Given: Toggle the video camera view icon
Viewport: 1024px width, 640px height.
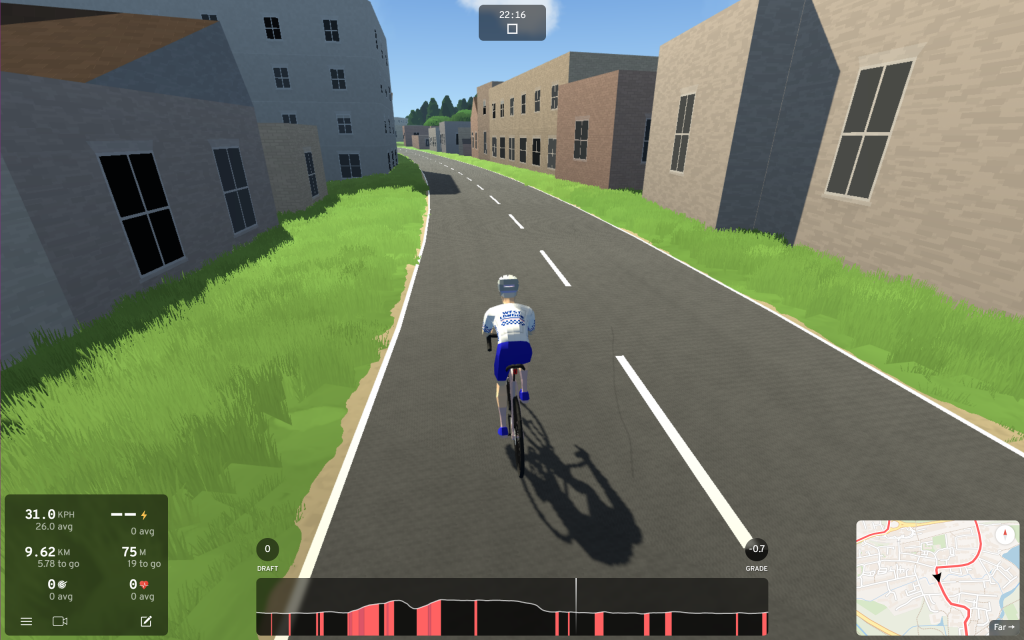Looking at the screenshot, I should [60, 621].
